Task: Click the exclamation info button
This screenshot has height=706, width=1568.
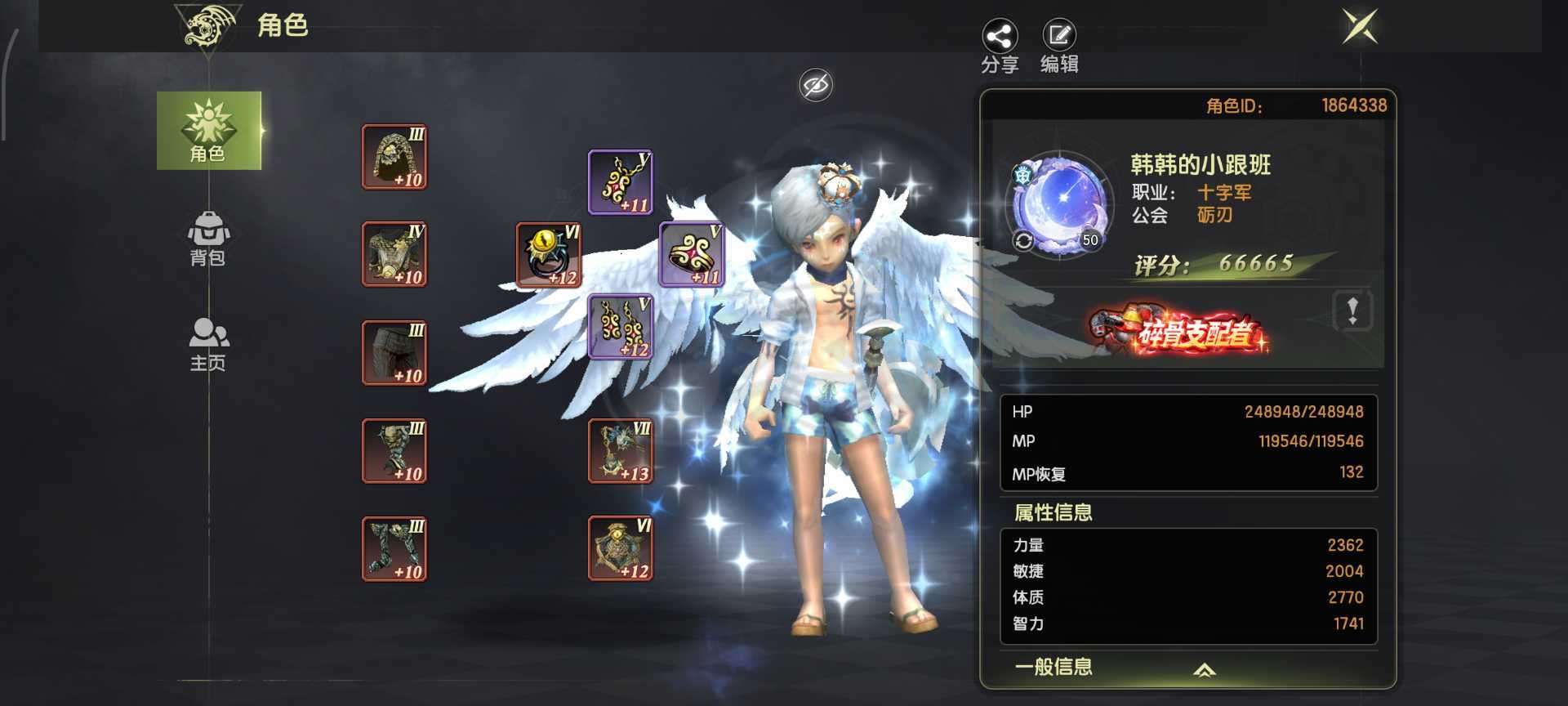Action: coord(1352,311)
